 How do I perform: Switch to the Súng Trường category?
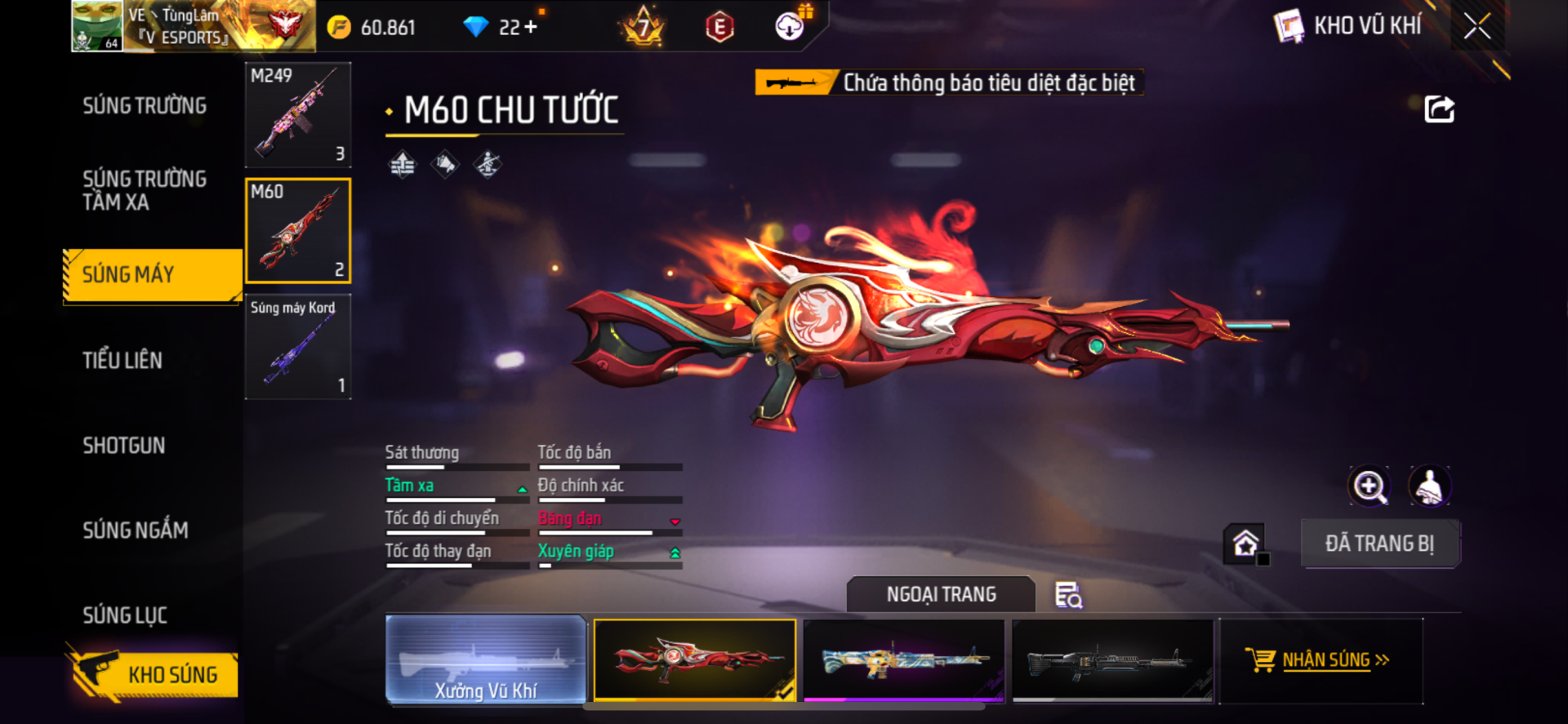145,106
